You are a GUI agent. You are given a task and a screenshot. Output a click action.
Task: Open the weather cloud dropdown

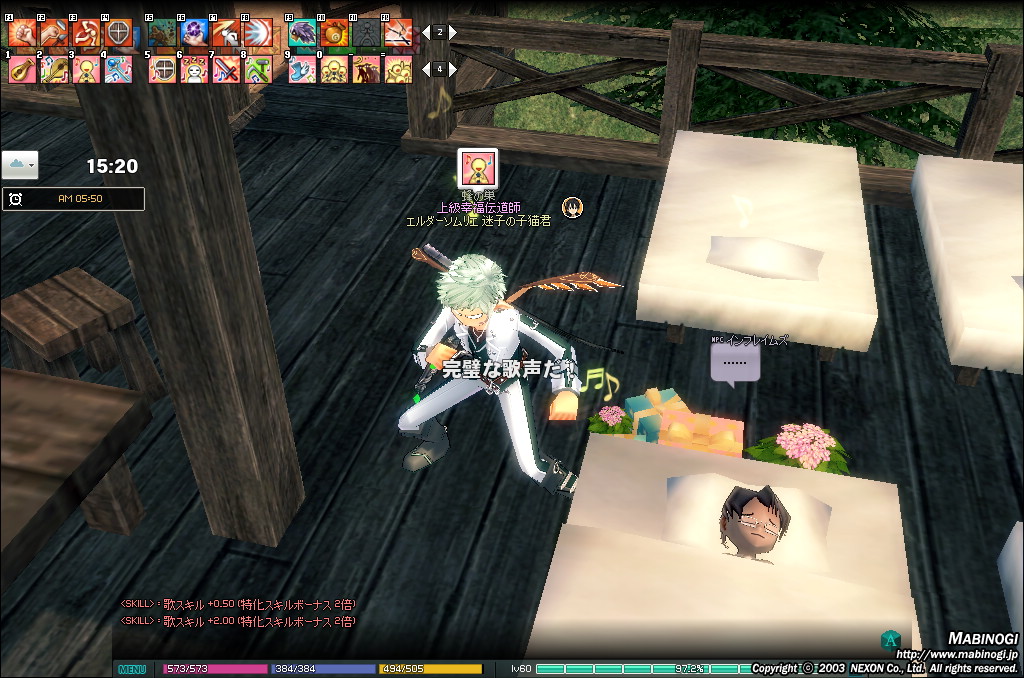(20, 164)
